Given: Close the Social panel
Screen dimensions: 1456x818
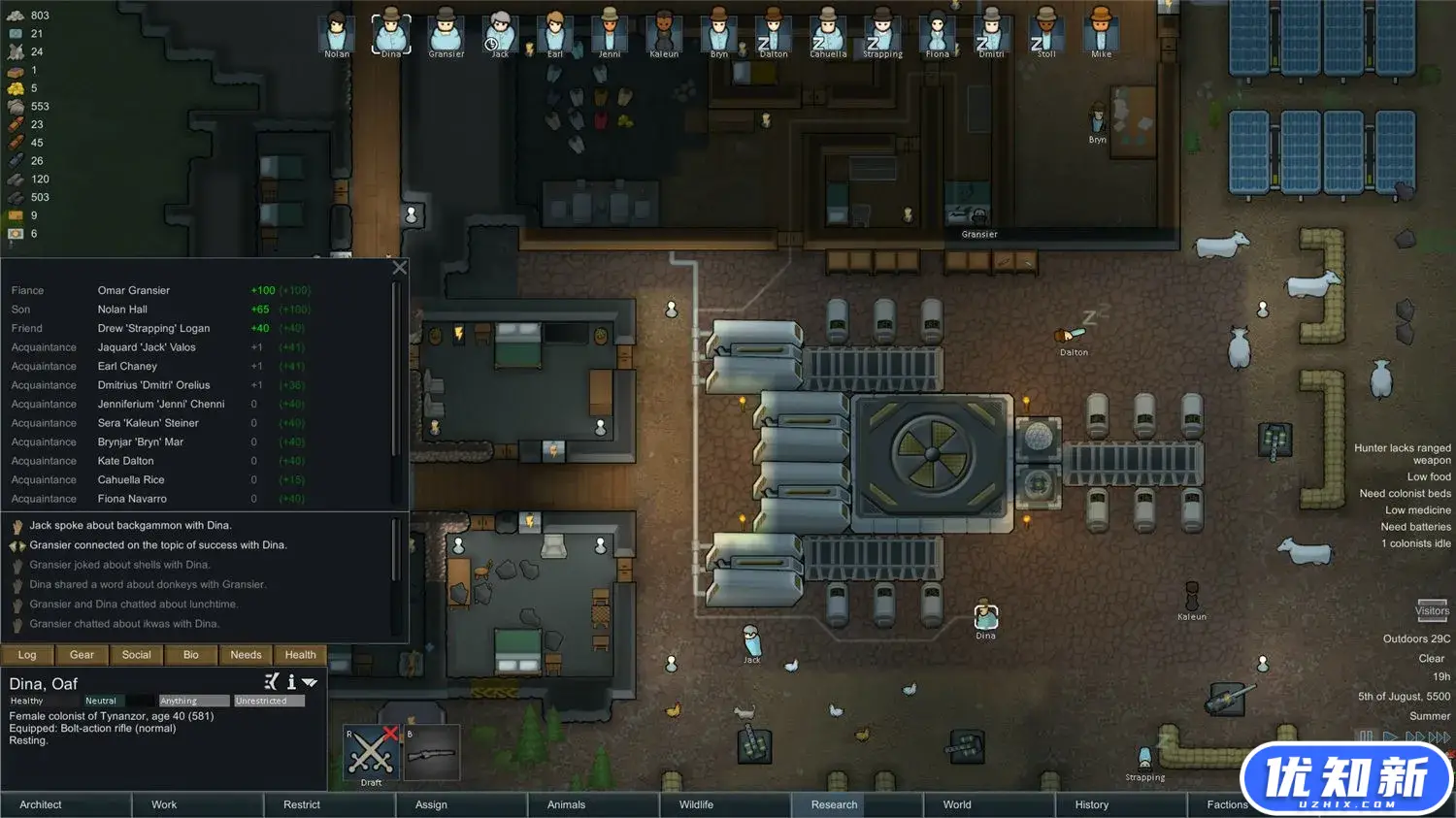Looking at the screenshot, I should coord(399,268).
